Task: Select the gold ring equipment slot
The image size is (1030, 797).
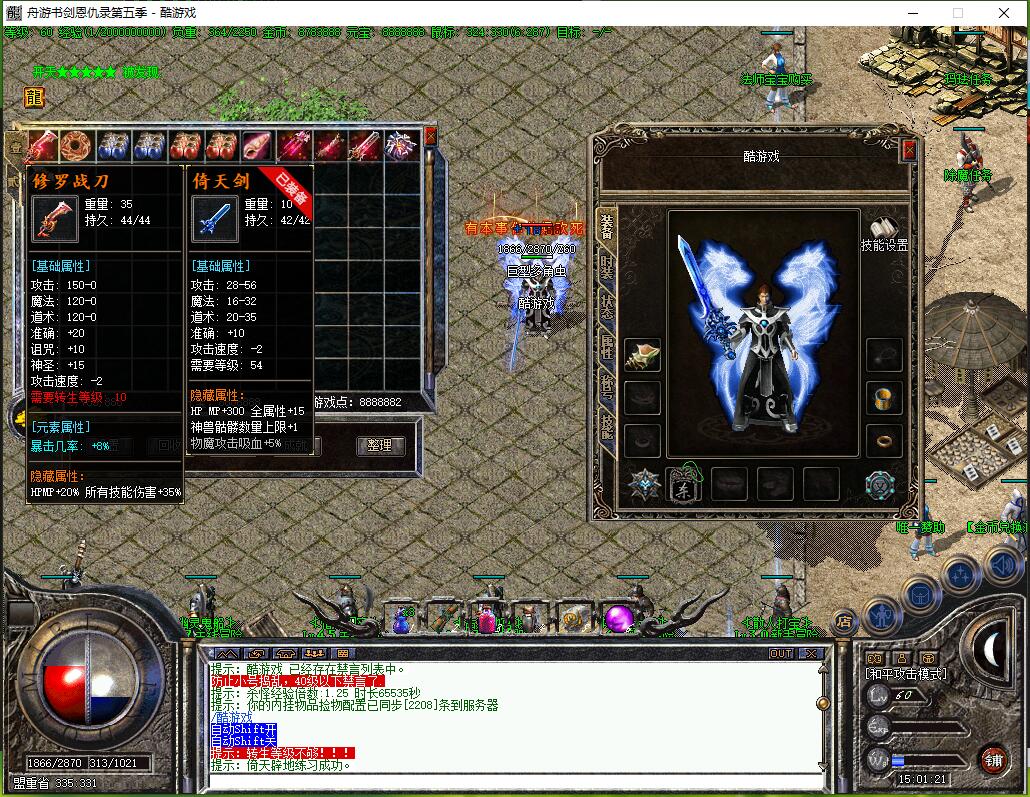Action: tap(884, 440)
